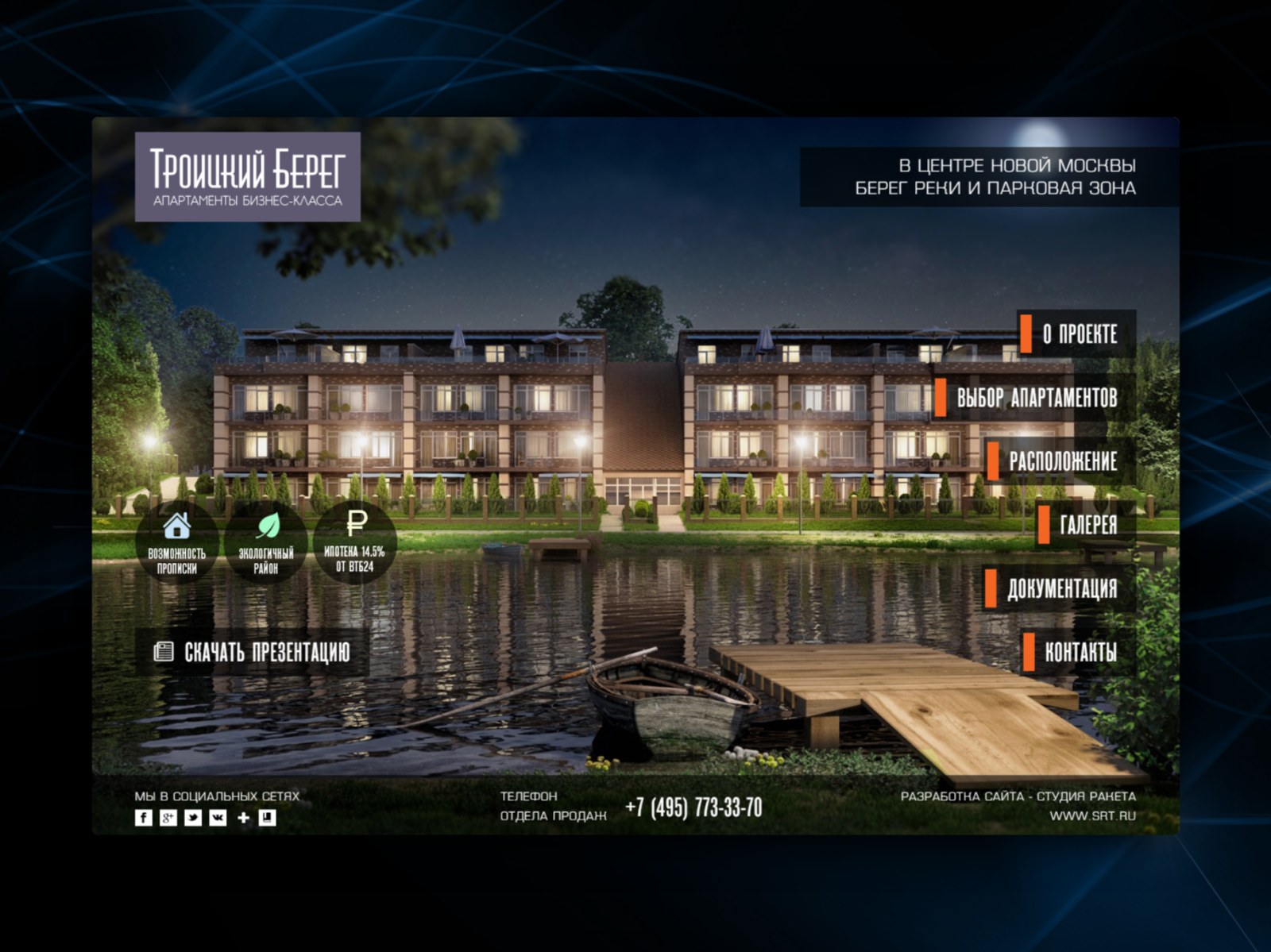
Task: Open the «Галерея» section
Action: tap(1087, 525)
